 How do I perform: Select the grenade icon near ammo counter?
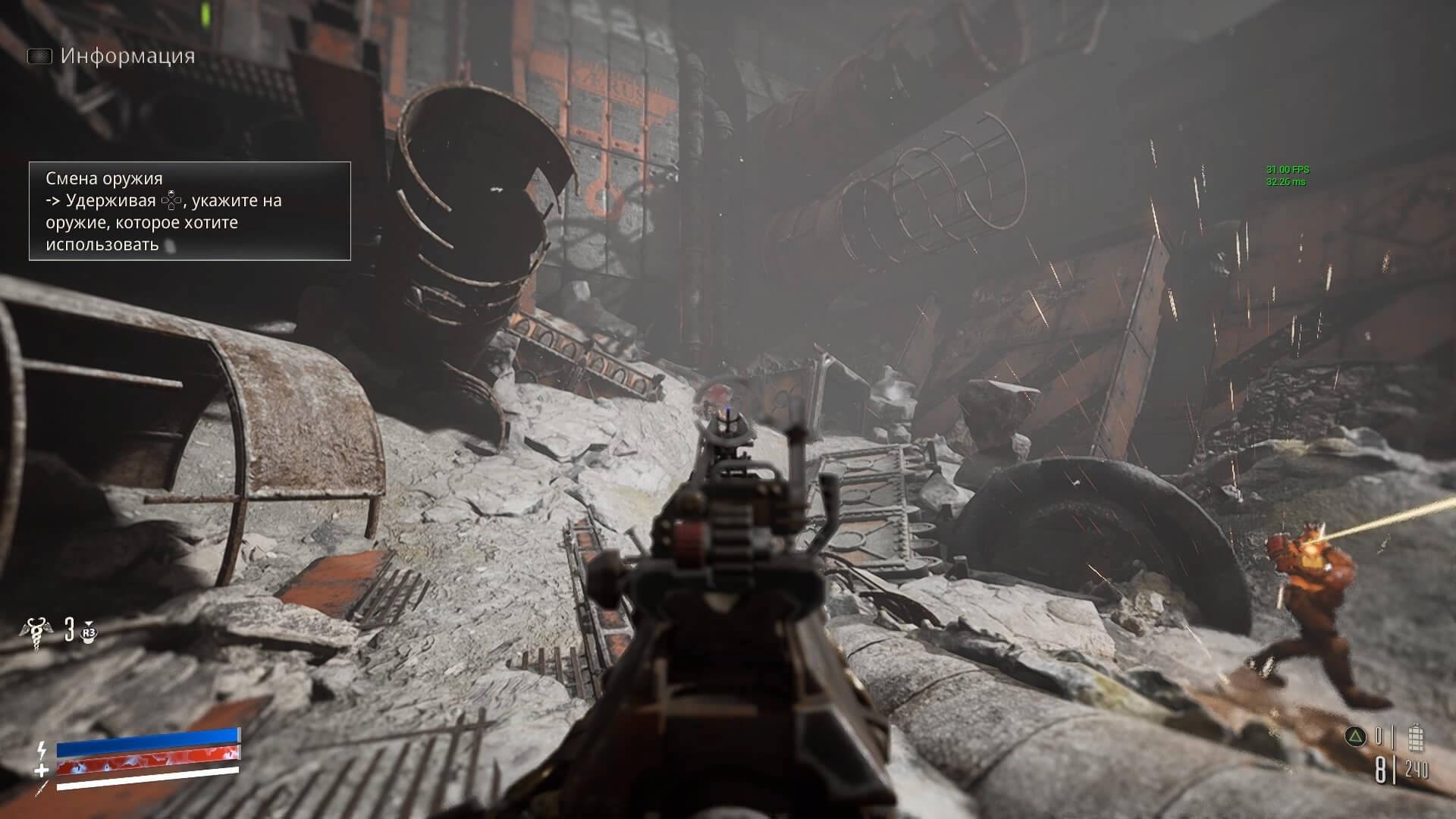coord(1415,737)
